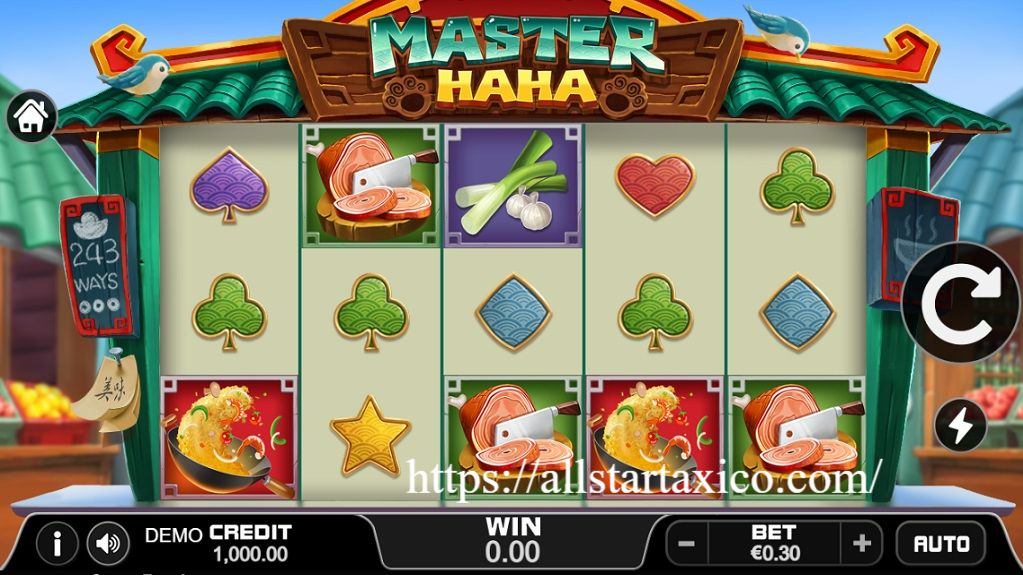Open the info paytable button
1023x575 pixels.
click(57, 544)
